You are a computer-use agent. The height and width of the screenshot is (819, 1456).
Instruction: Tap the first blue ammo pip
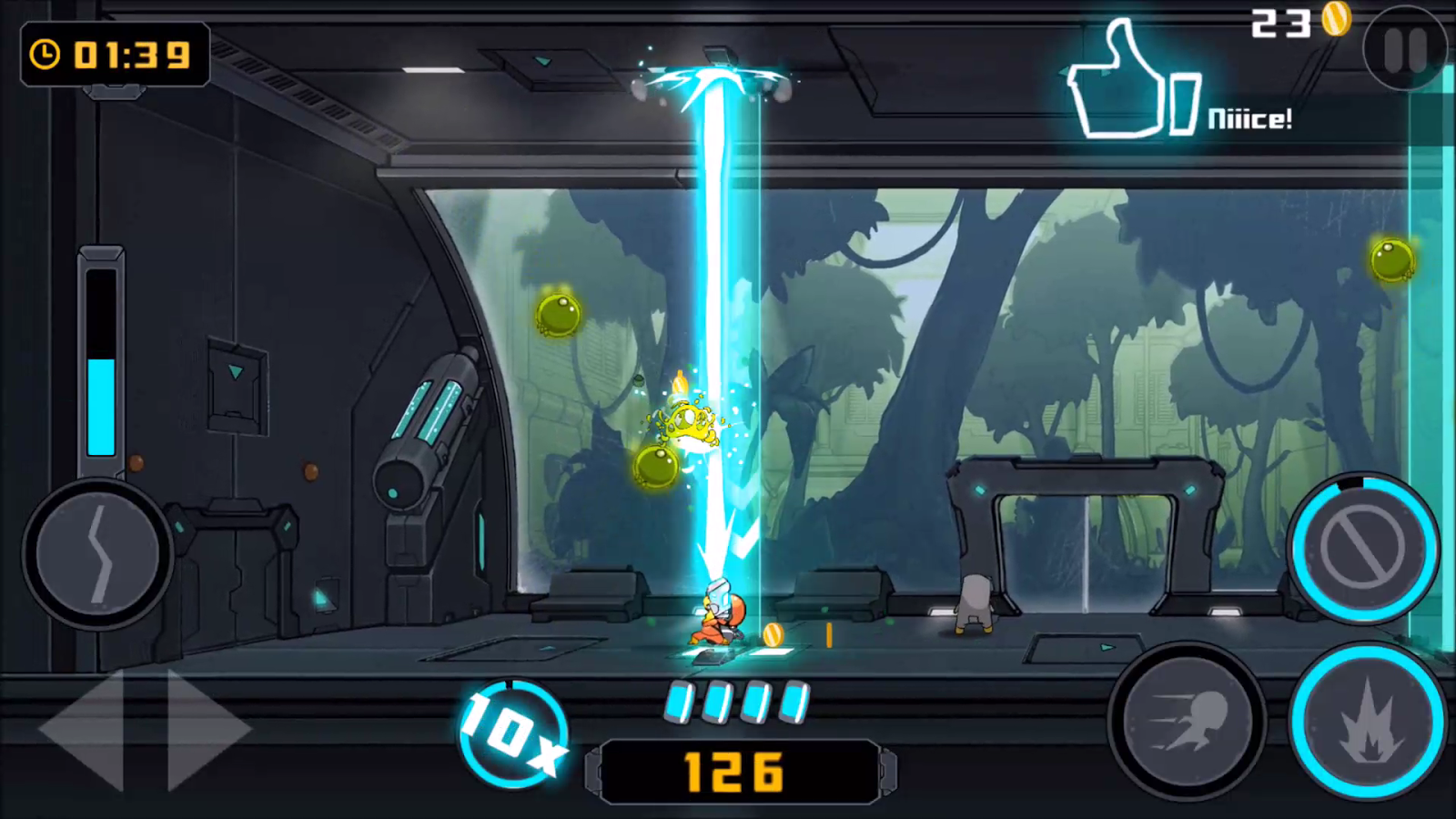[x=678, y=701]
